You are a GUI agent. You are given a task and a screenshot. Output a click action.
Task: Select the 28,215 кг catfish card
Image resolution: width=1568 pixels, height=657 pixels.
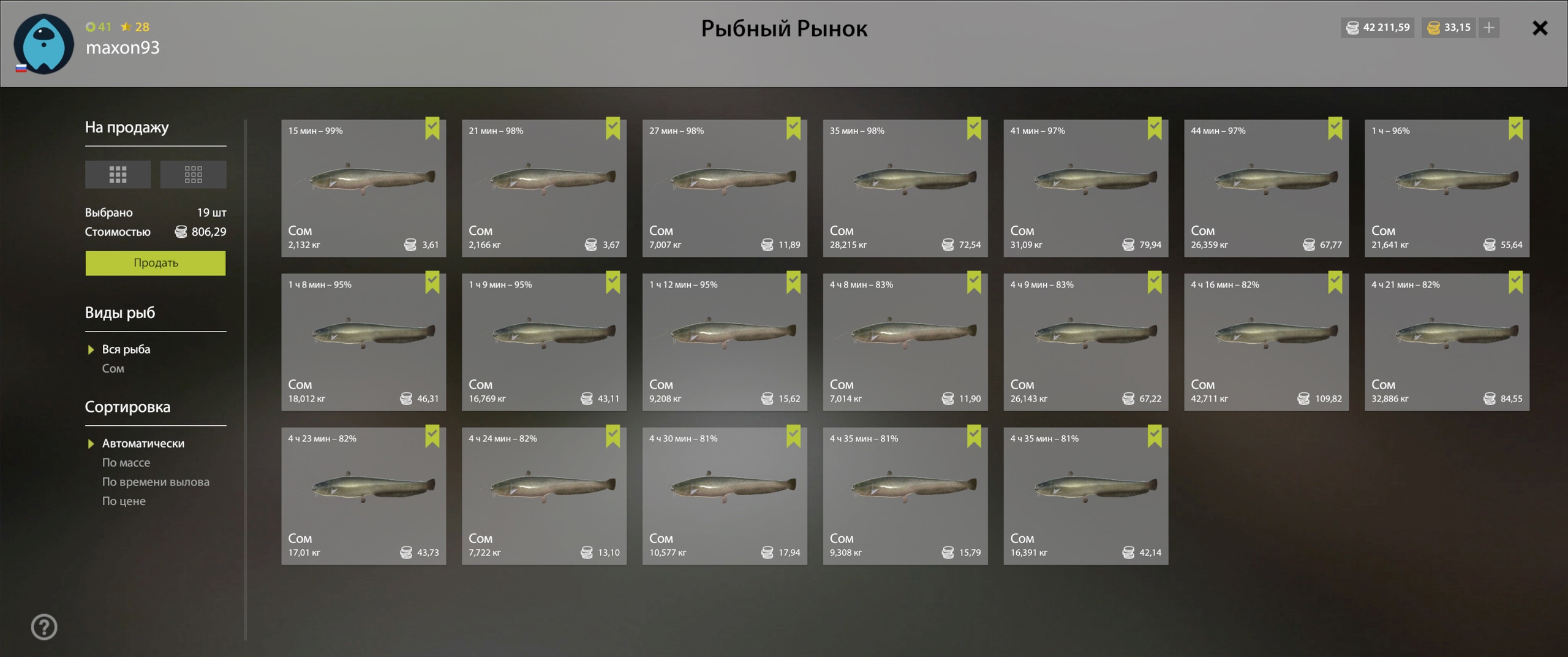(x=905, y=188)
